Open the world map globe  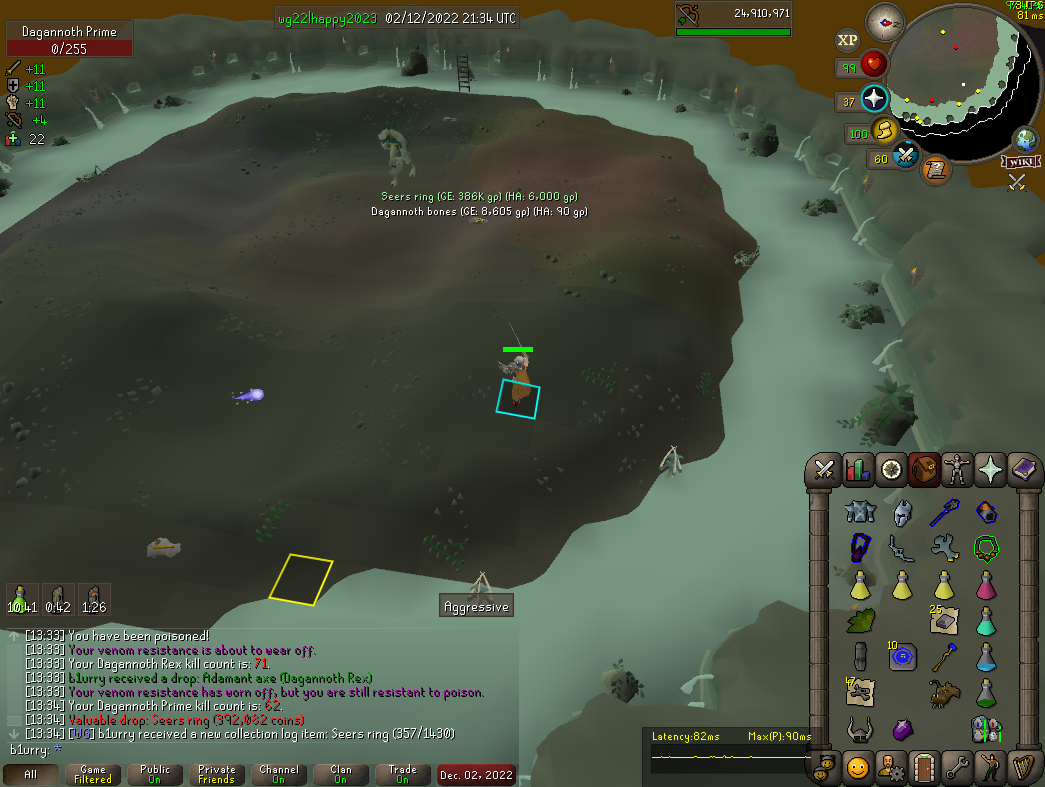[x=1025, y=139]
